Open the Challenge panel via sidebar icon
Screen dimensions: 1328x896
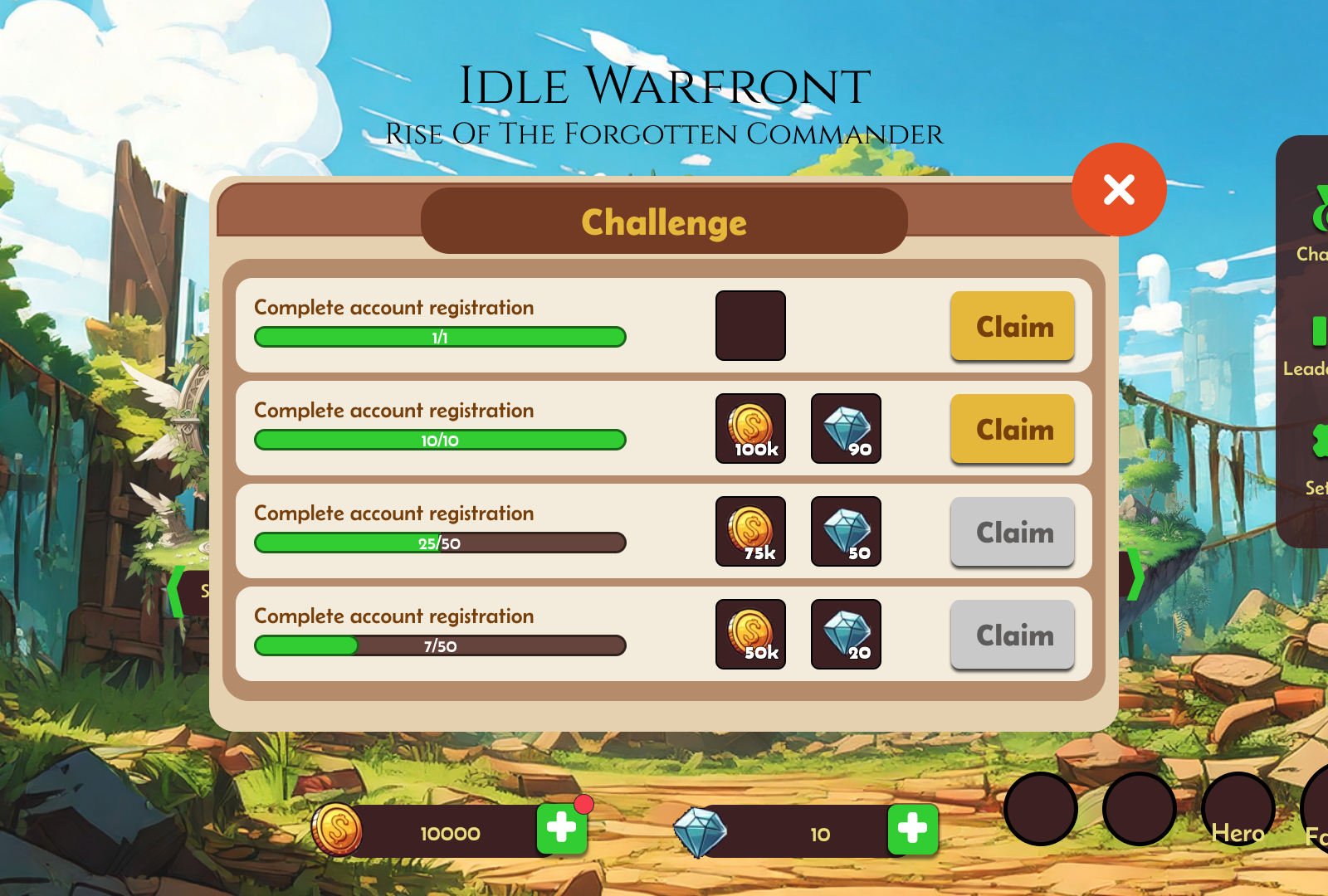(x=1323, y=207)
